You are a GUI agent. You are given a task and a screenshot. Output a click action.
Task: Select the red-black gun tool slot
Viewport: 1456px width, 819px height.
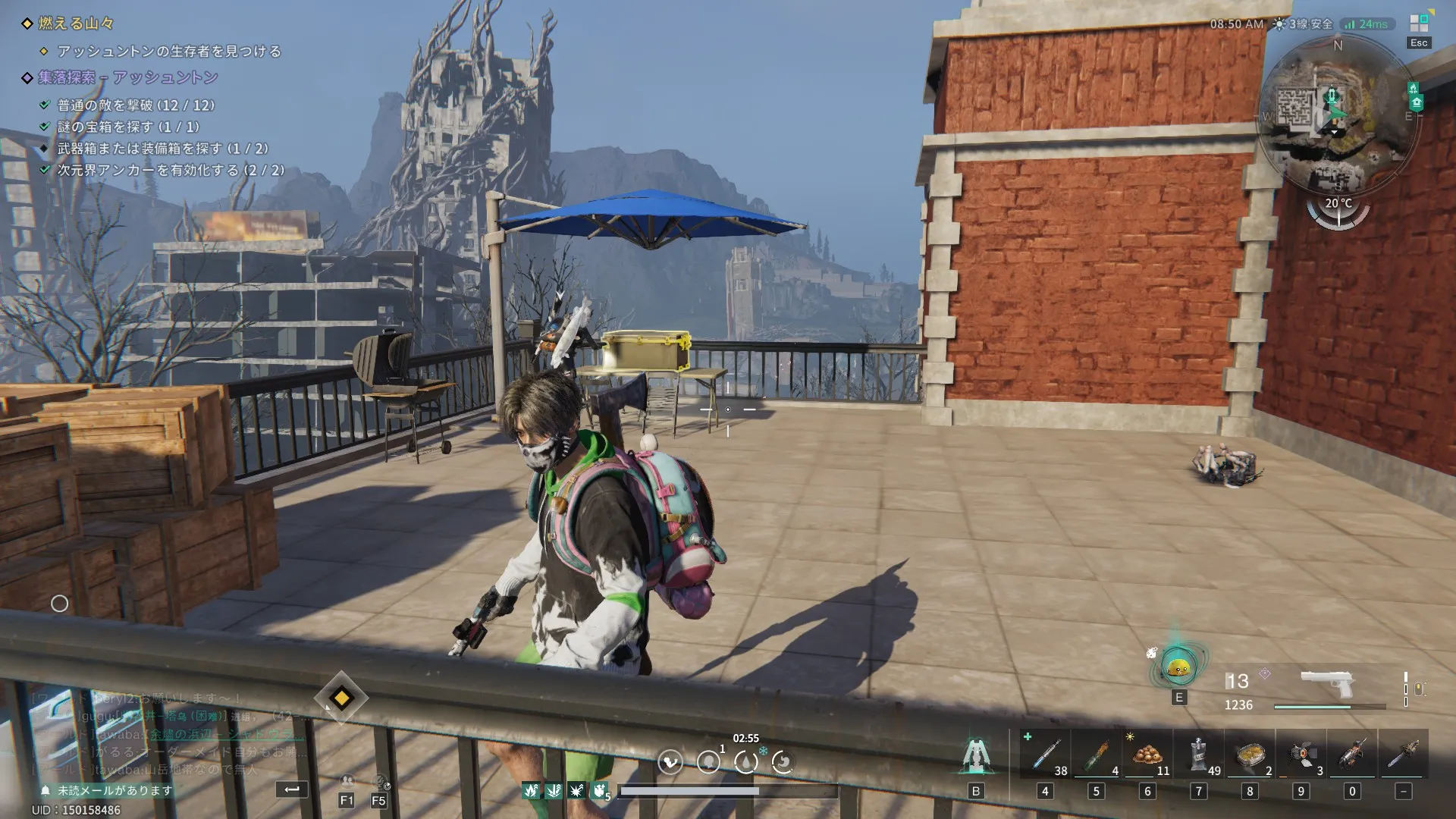1352,755
